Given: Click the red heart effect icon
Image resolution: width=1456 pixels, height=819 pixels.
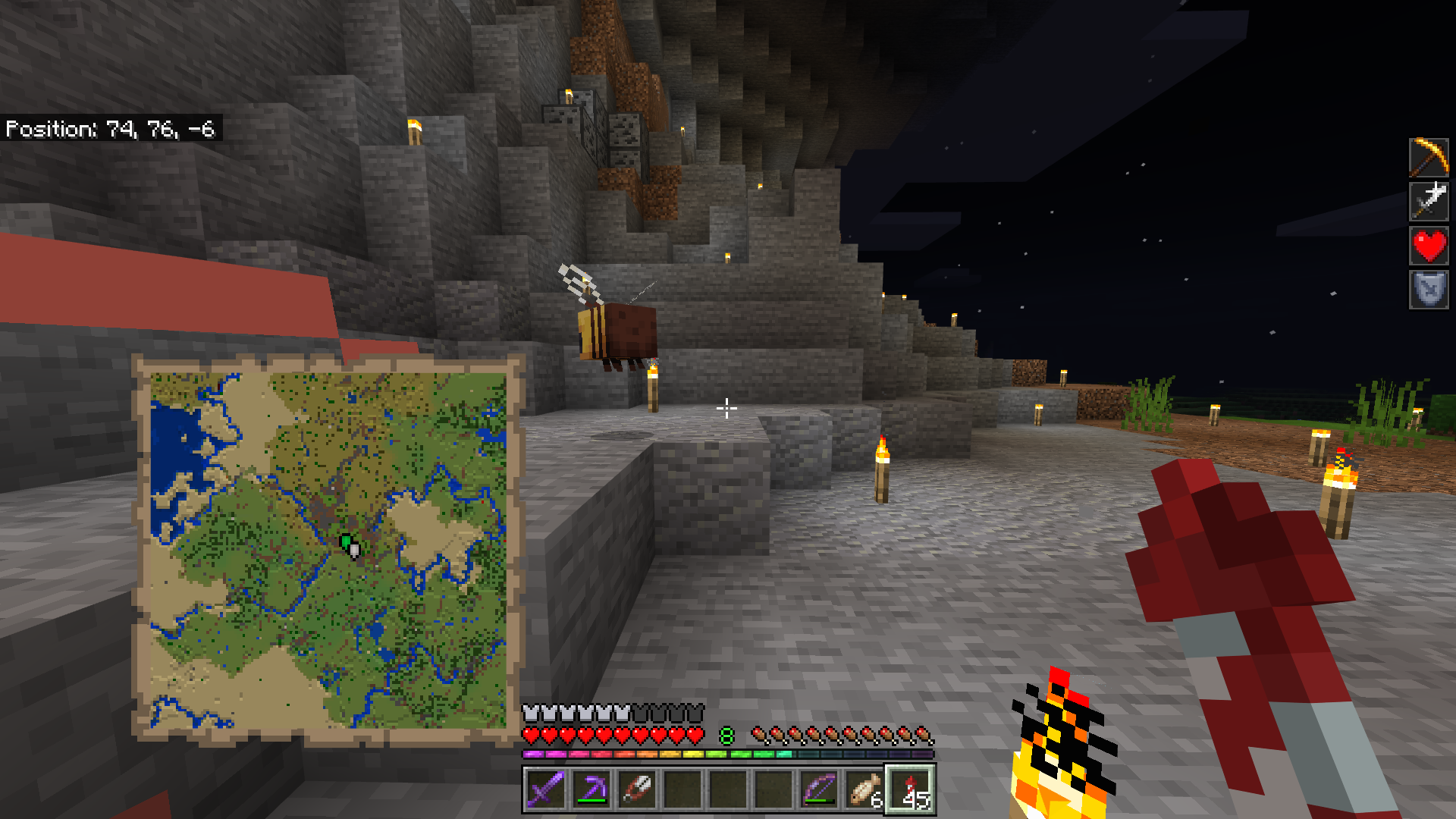Looking at the screenshot, I should click(x=1429, y=246).
